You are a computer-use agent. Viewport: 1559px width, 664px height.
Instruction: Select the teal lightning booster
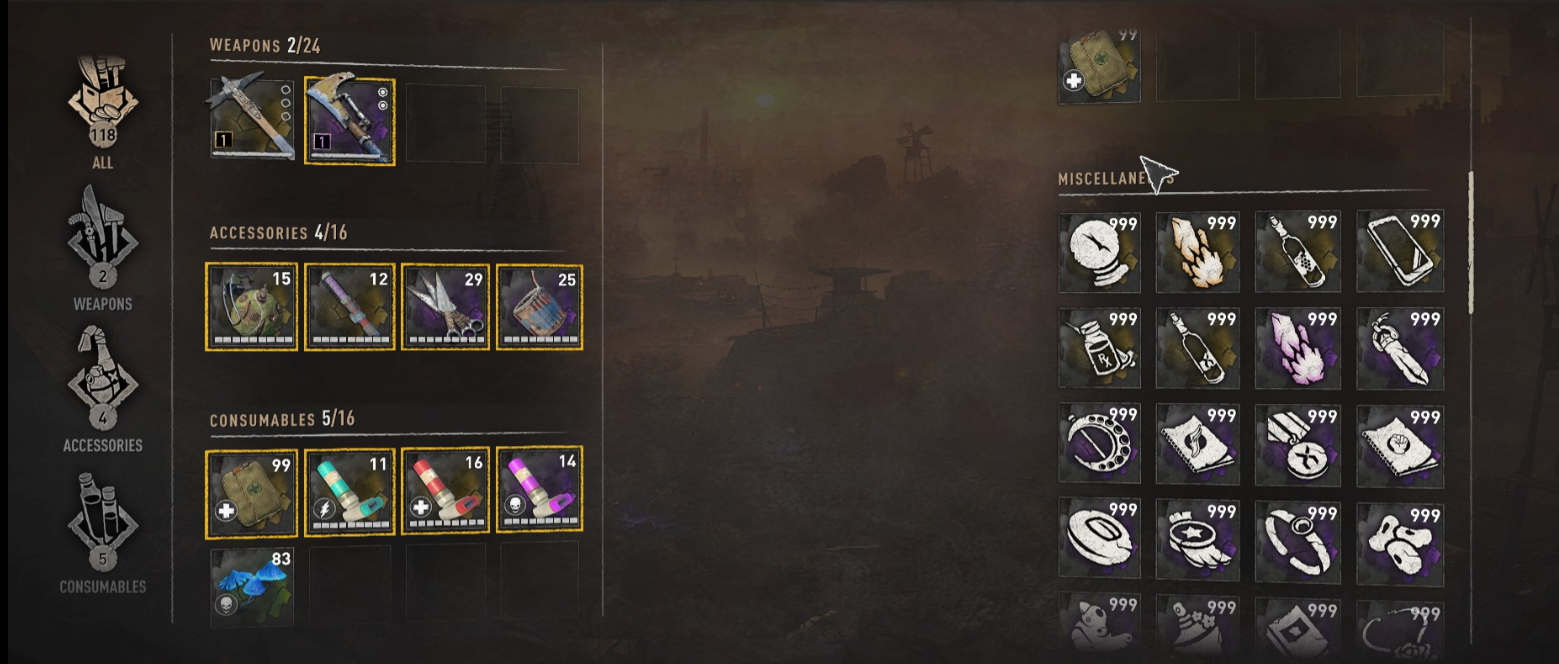pos(349,492)
